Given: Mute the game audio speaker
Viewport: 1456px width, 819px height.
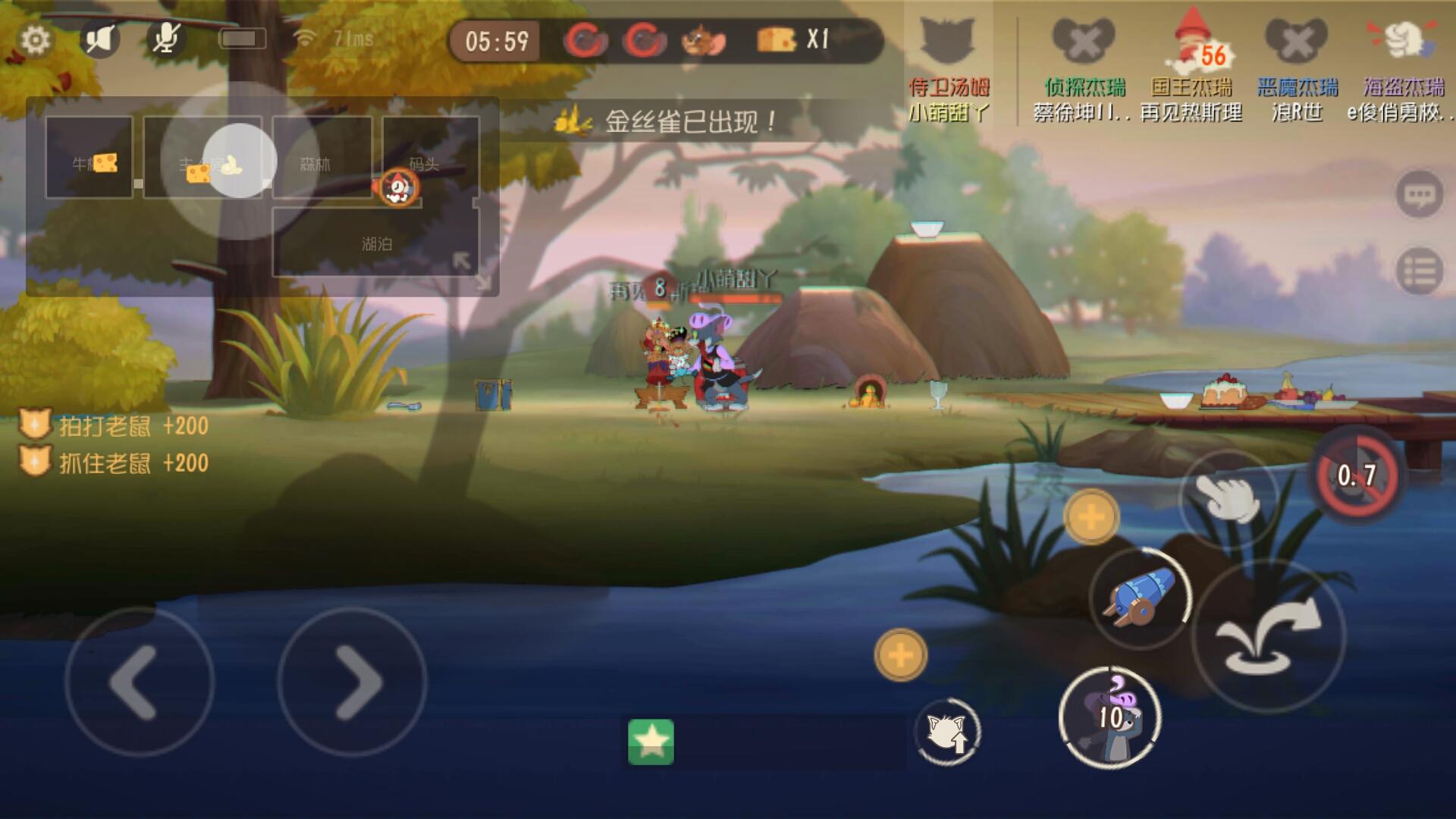Looking at the screenshot, I should pyautogui.click(x=99, y=38).
